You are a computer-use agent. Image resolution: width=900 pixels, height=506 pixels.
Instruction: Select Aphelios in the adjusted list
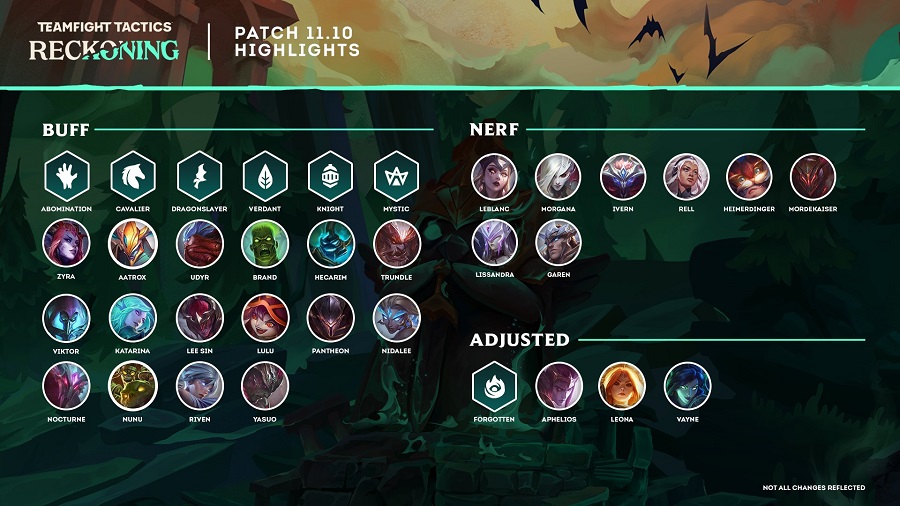point(558,386)
